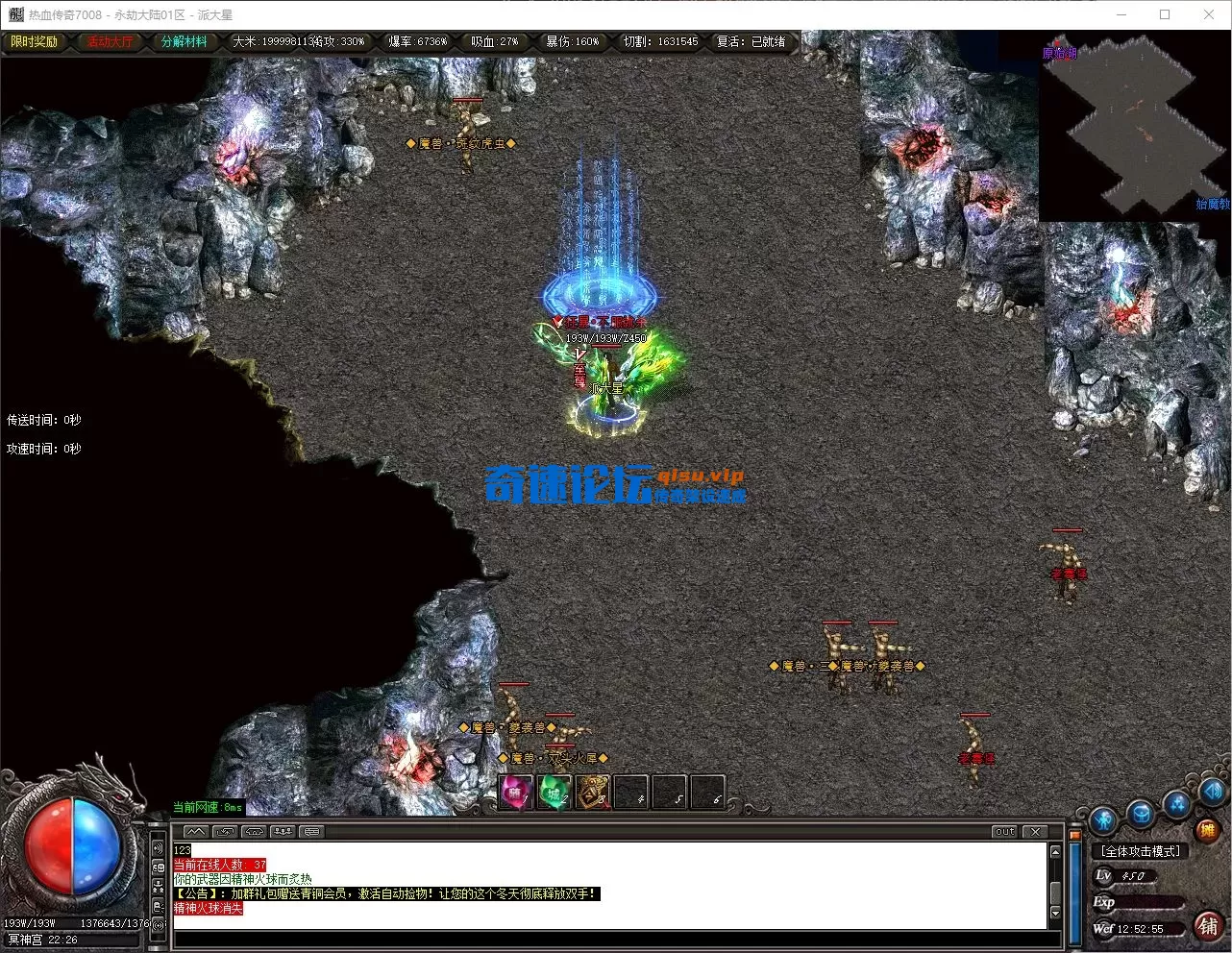Open the 限时奖励 limited-time rewards menu
Screen dimensions: 1232x953
point(34,42)
